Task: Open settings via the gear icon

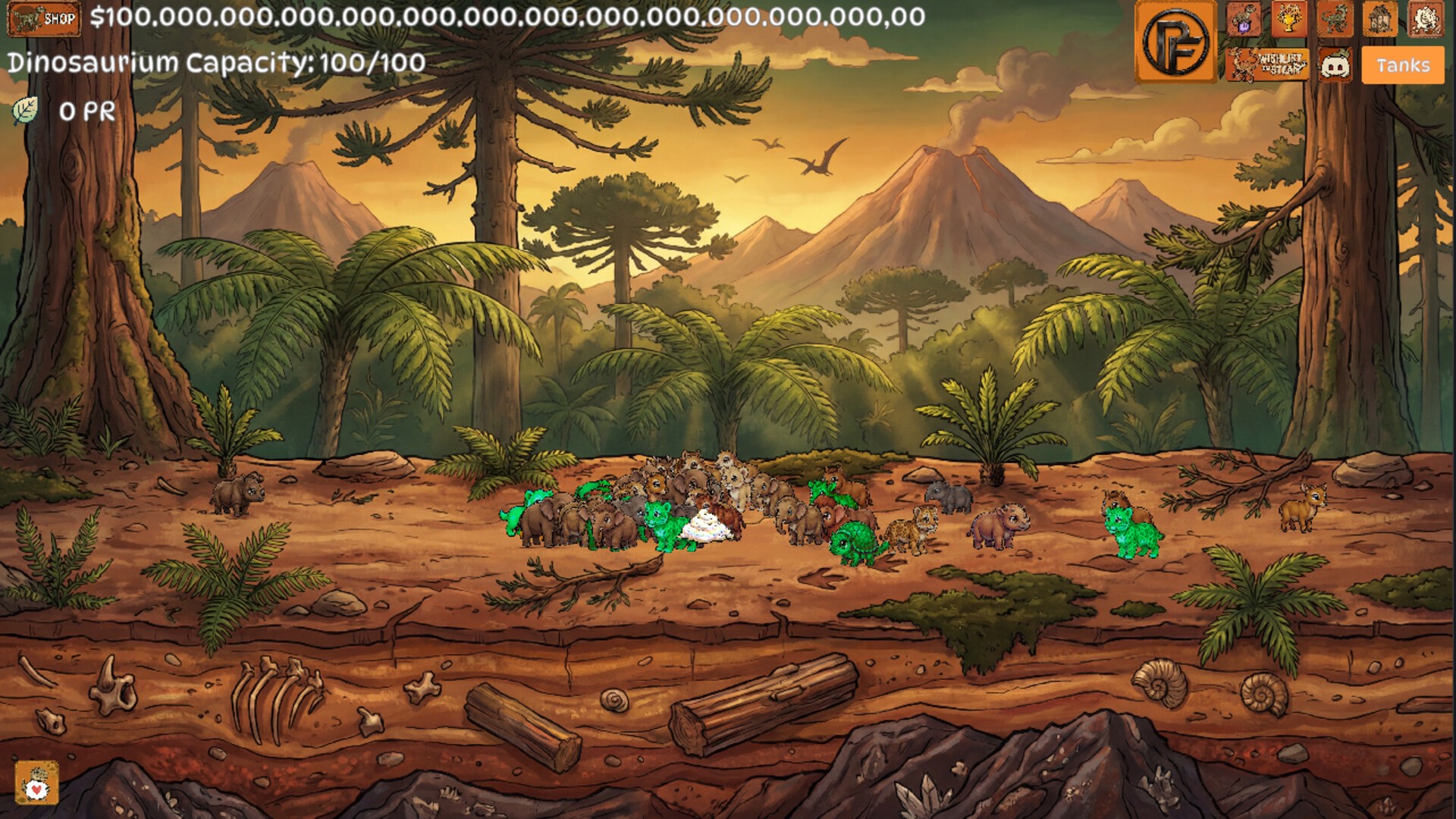Action: [x=1426, y=19]
